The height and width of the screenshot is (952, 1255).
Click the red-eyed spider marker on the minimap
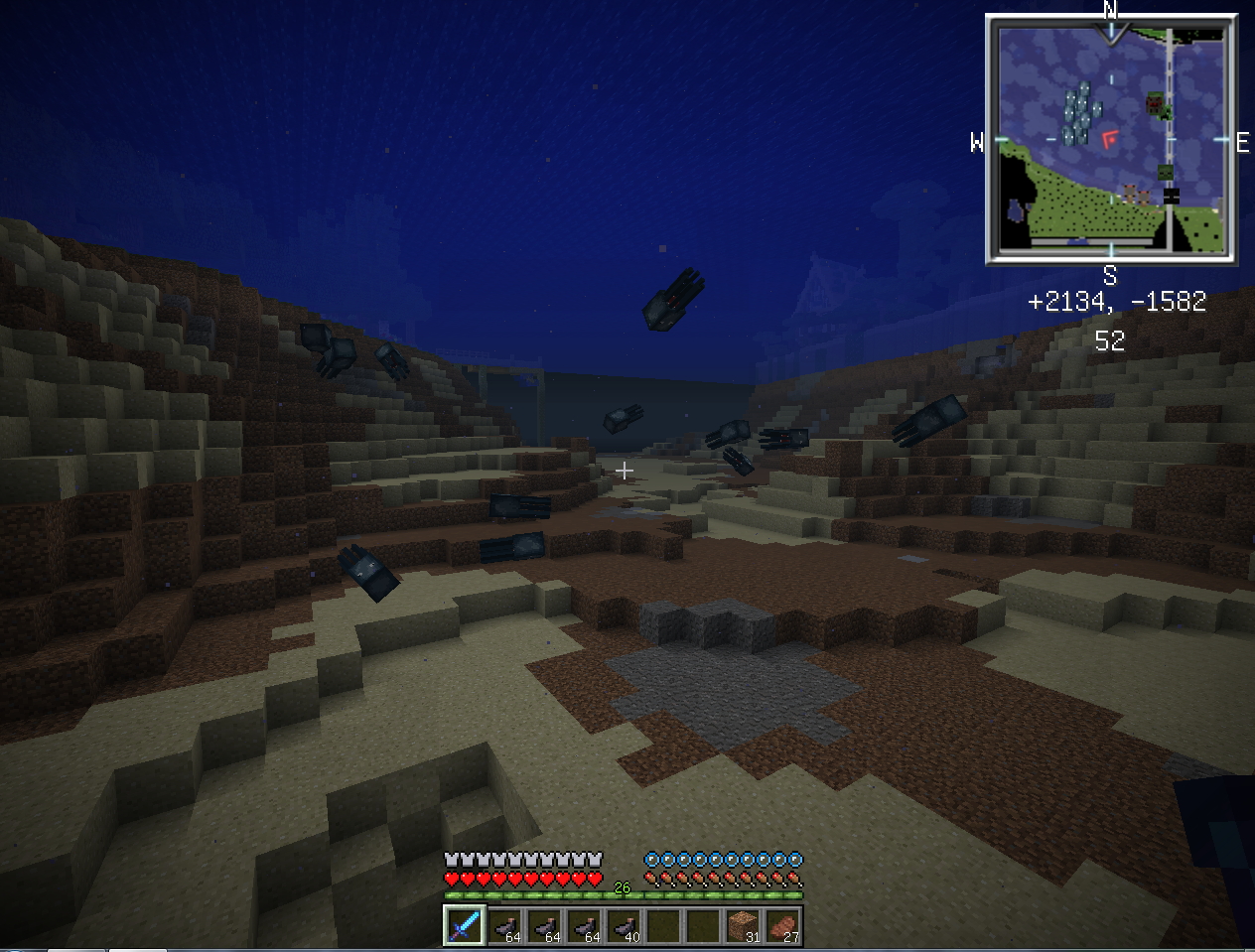click(x=1155, y=102)
